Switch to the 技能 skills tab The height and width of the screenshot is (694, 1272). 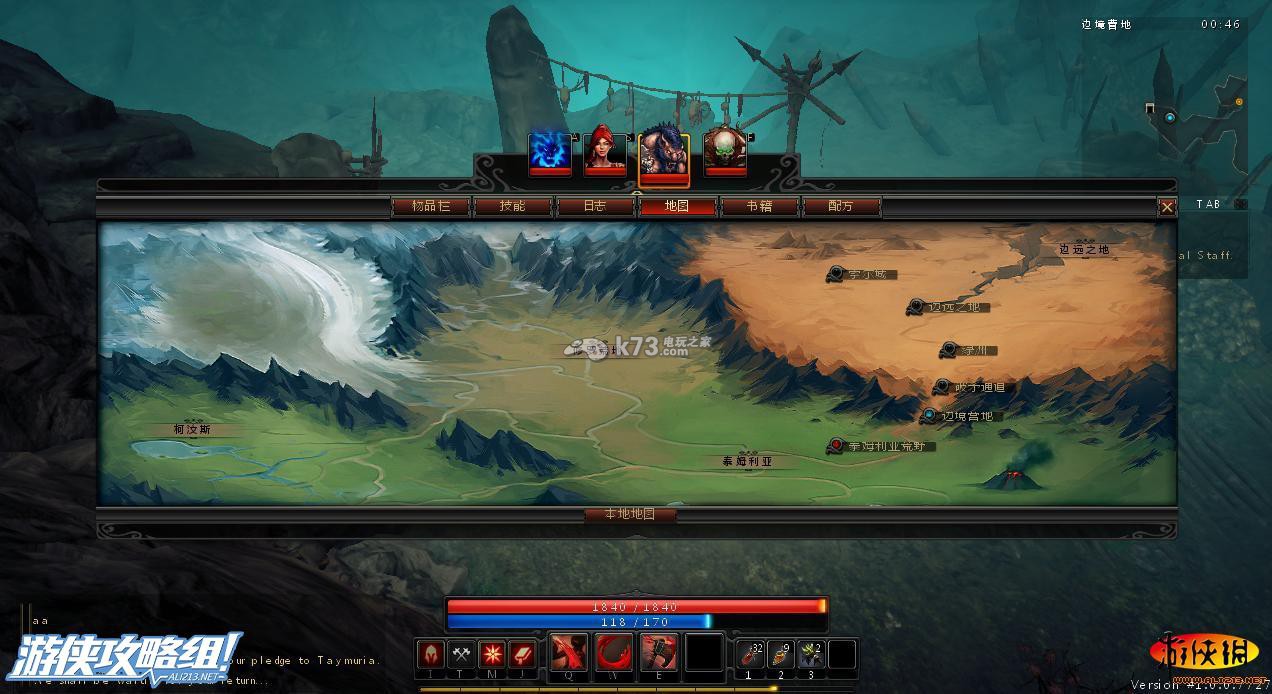[512, 206]
